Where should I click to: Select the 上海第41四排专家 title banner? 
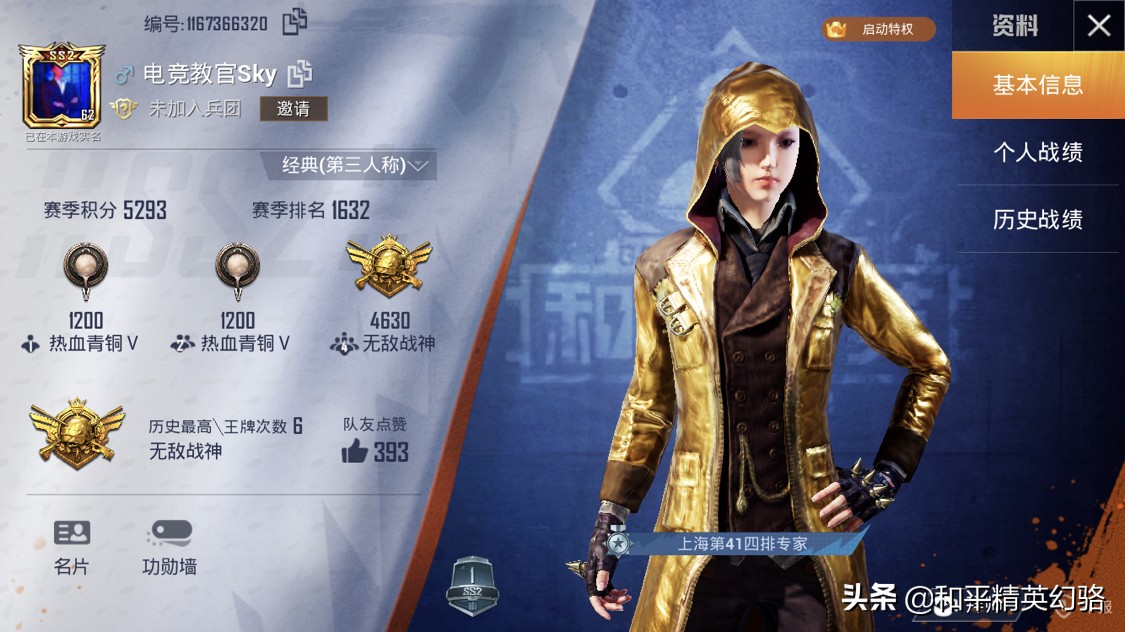[738, 544]
